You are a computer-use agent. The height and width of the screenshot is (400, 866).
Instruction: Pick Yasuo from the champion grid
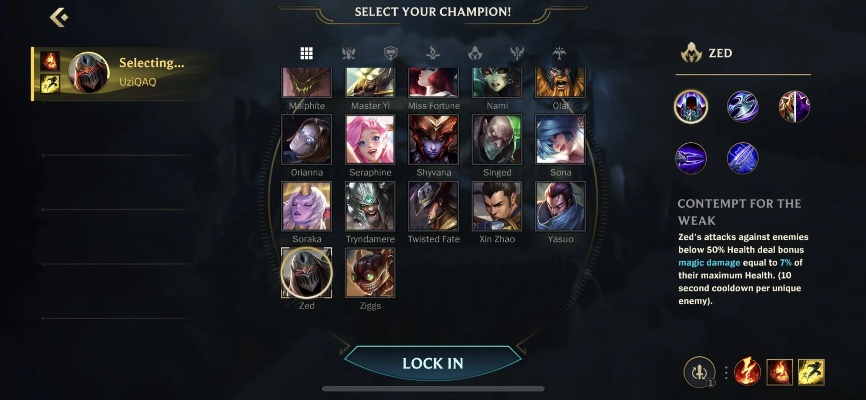tap(560, 206)
